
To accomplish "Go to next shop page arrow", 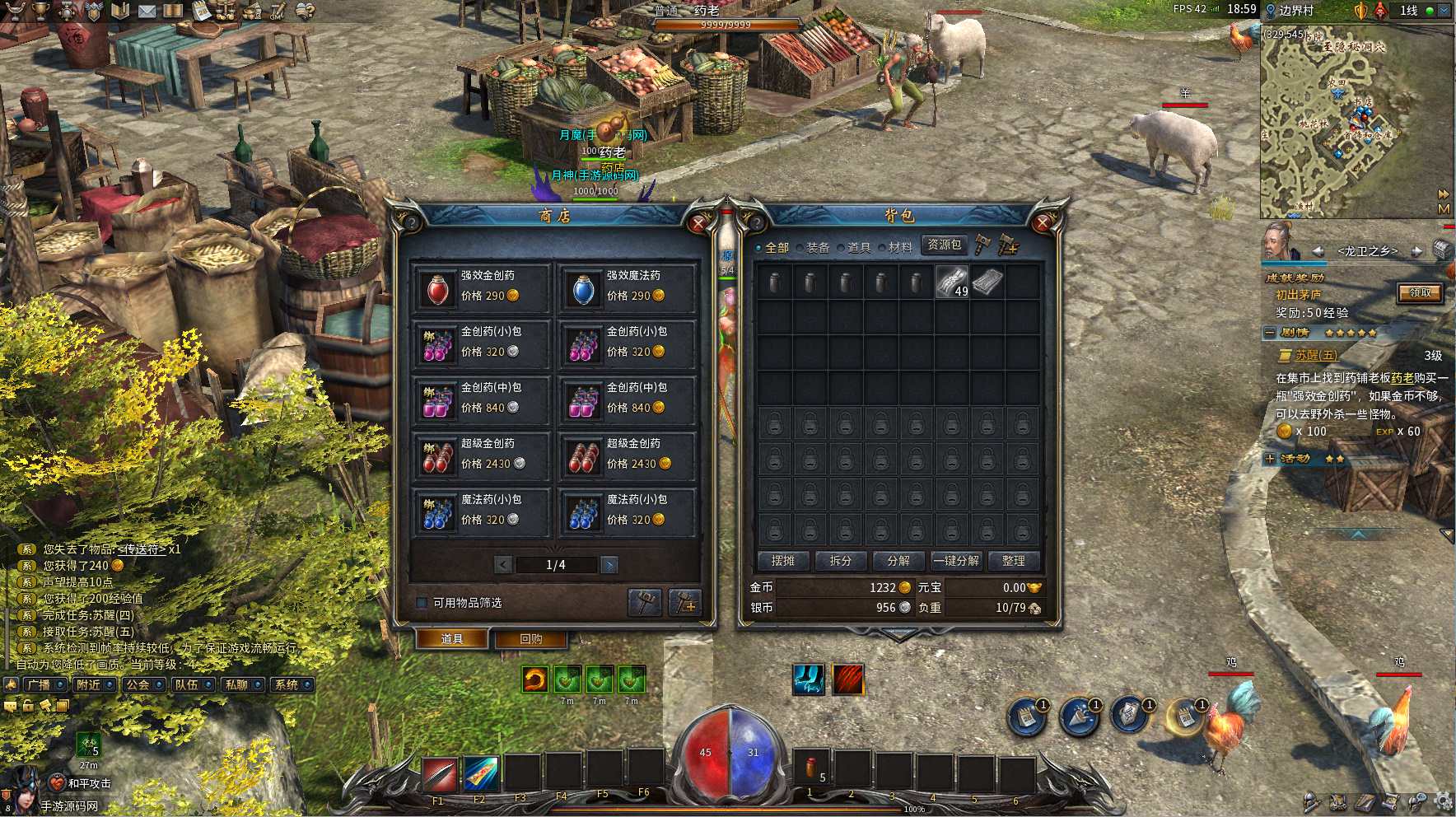I will (609, 565).
